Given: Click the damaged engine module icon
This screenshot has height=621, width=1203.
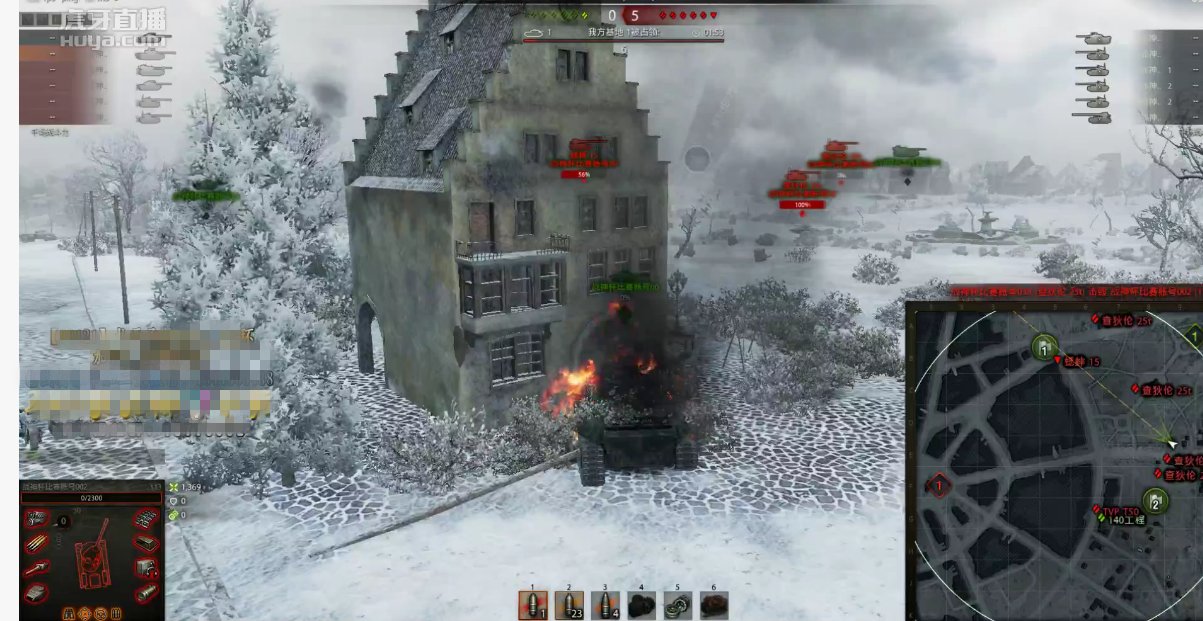Looking at the screenshot, I should (x=36, y=519).
